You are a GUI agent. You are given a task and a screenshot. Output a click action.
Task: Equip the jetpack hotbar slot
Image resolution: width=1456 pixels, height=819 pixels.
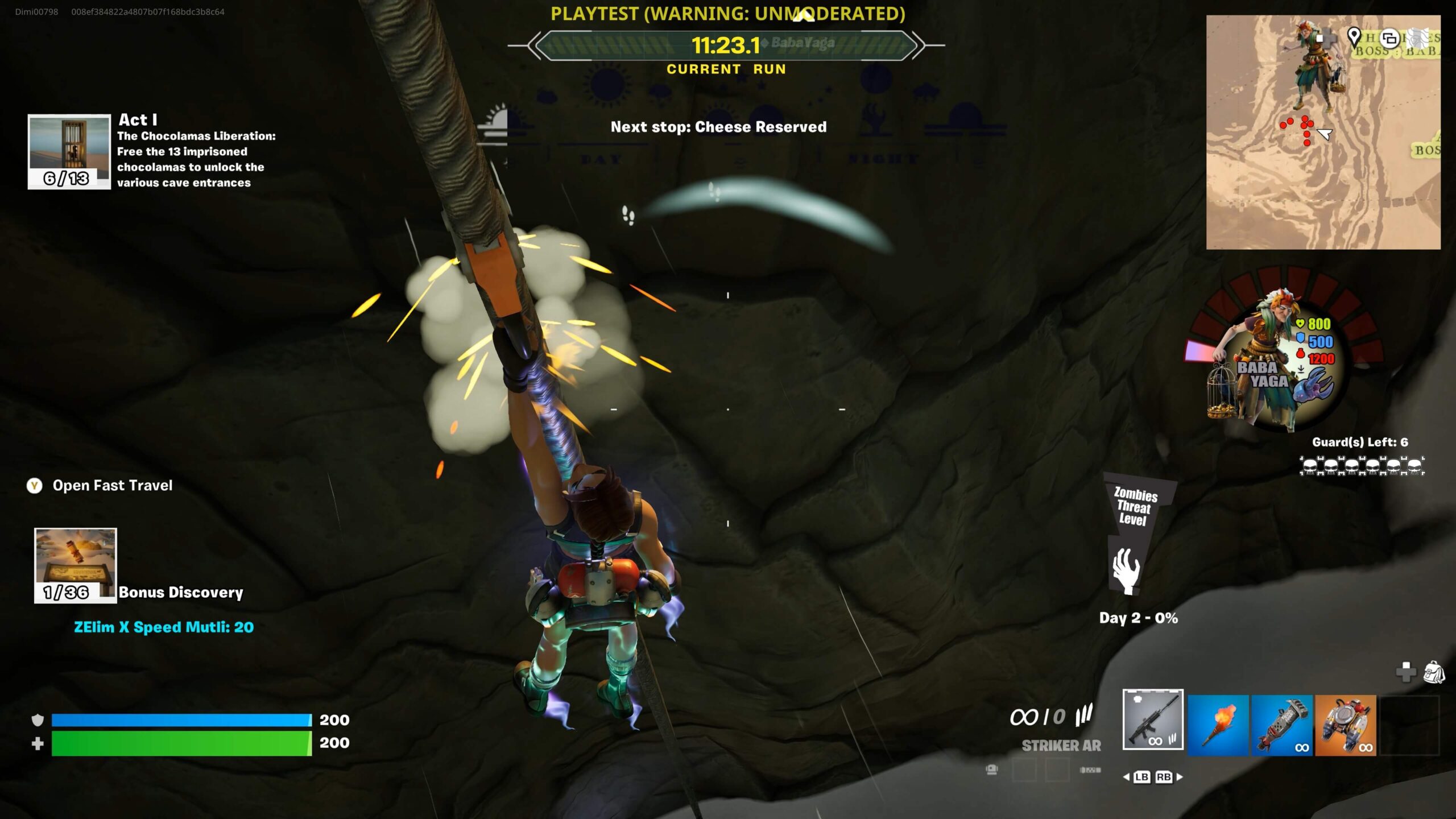coord(1345,725)
